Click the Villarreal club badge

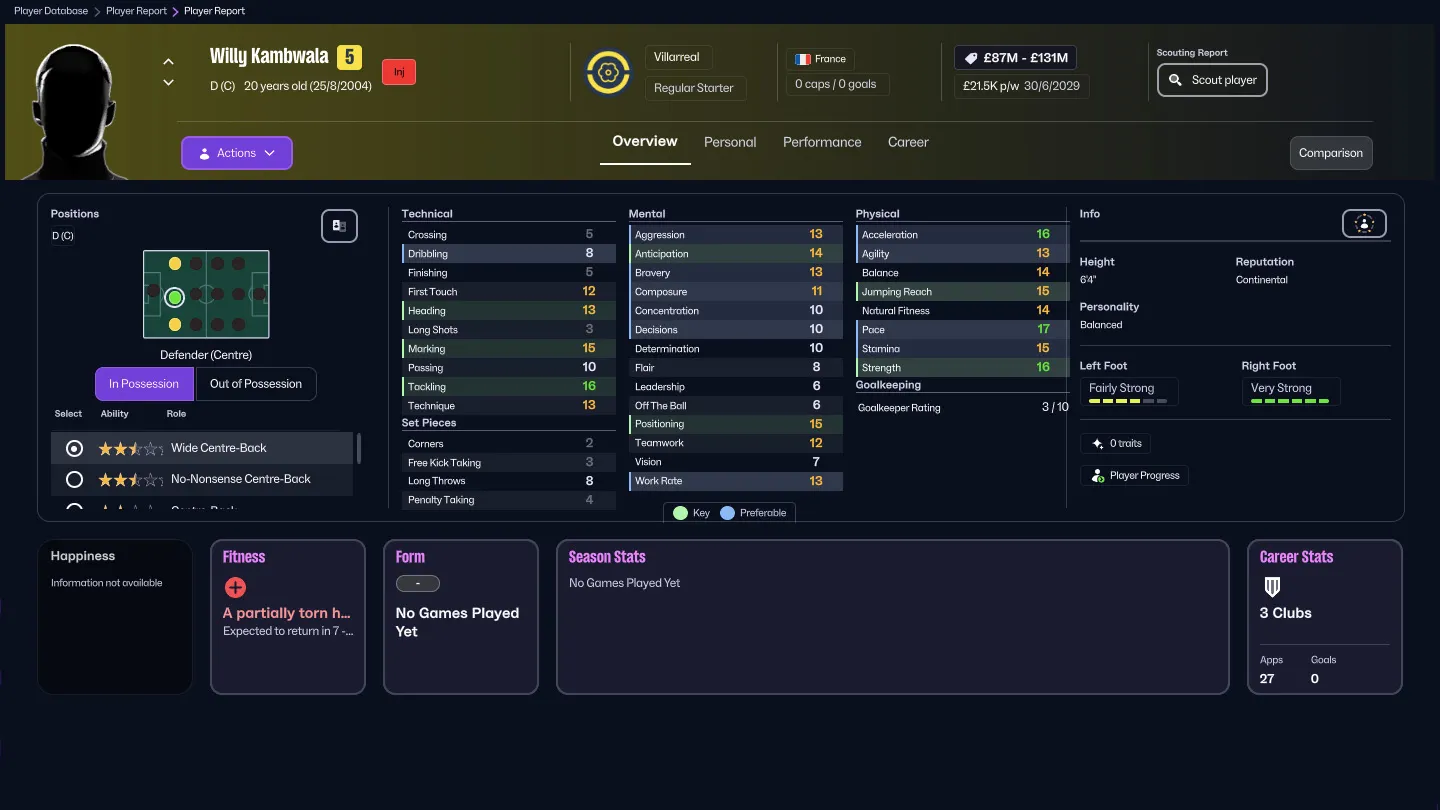608,71
